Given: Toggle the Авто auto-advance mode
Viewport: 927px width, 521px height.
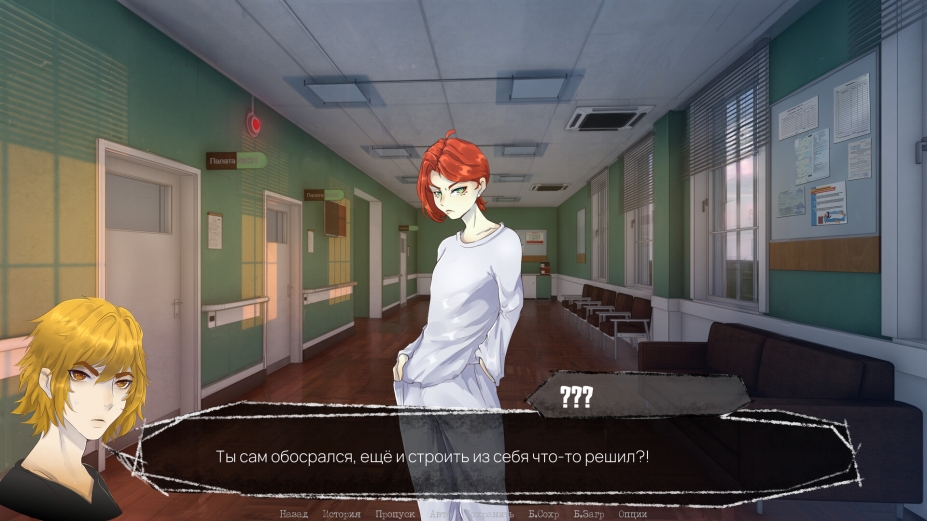Looking at the screenshot, I should pyautogui.click(x=439, y=514).
